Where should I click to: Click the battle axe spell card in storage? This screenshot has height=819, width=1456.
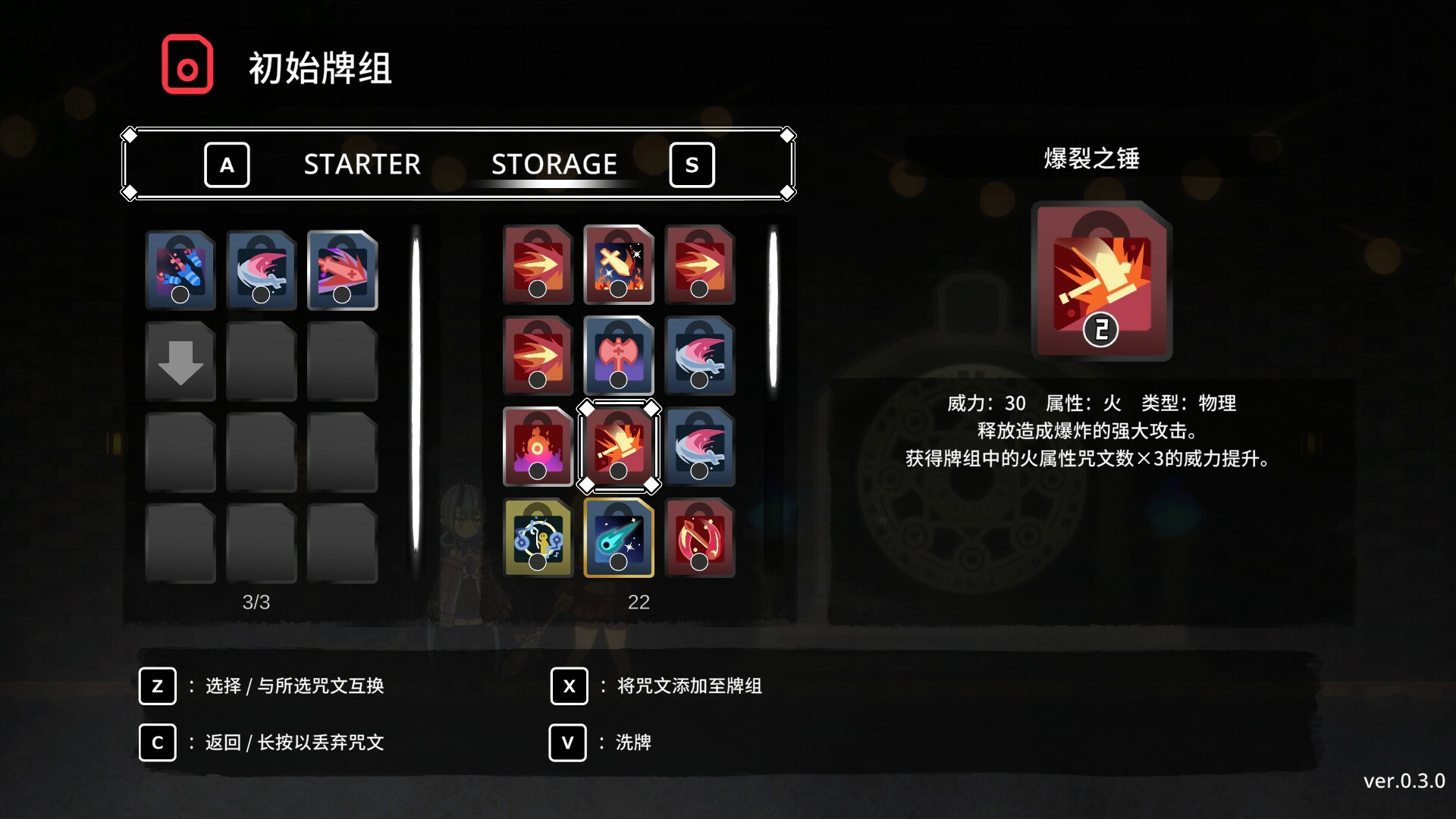tap(619, 356)
